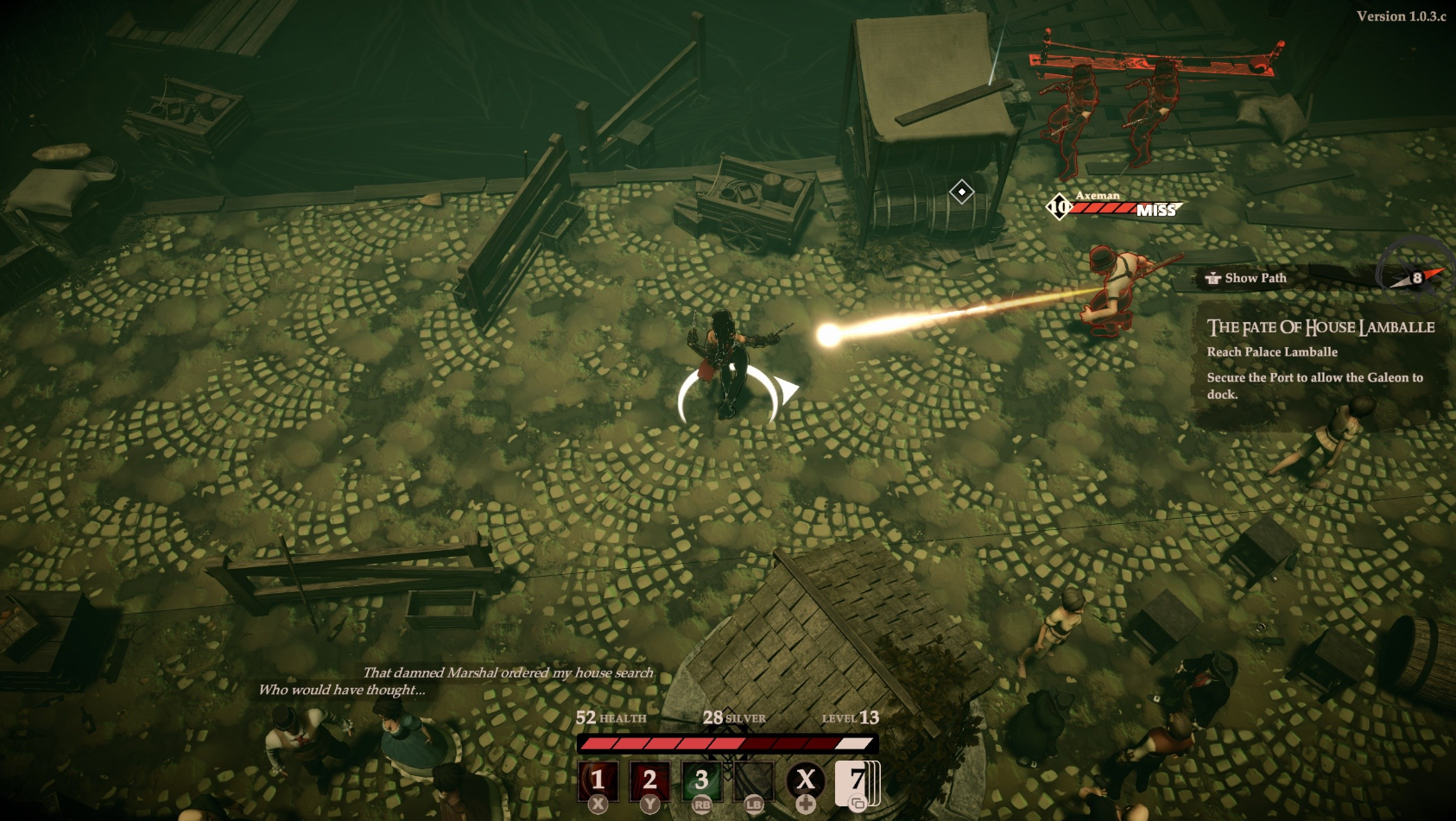Viewport: 1456px width, 821px height.
Task: Use the dark red skill in slot 2
Action: [x=649, y=780]
